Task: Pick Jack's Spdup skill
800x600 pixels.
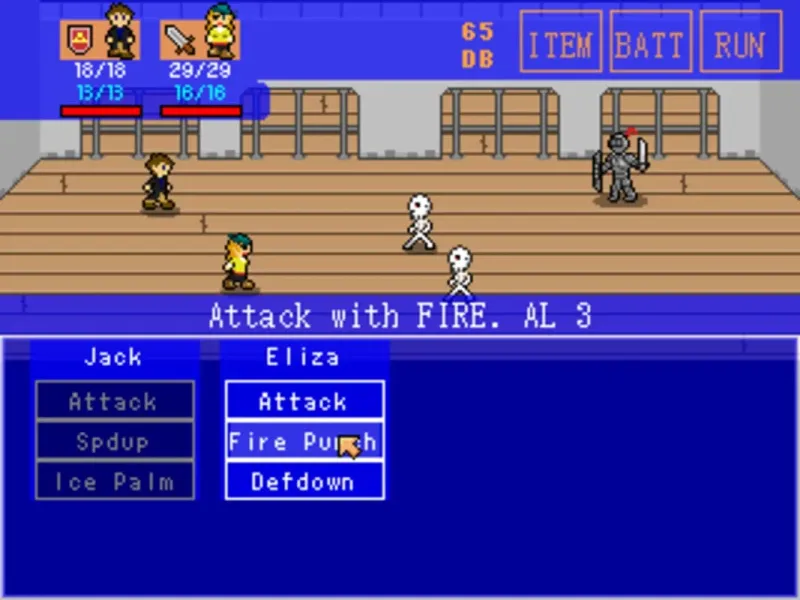Action: (x=114, y=441)
